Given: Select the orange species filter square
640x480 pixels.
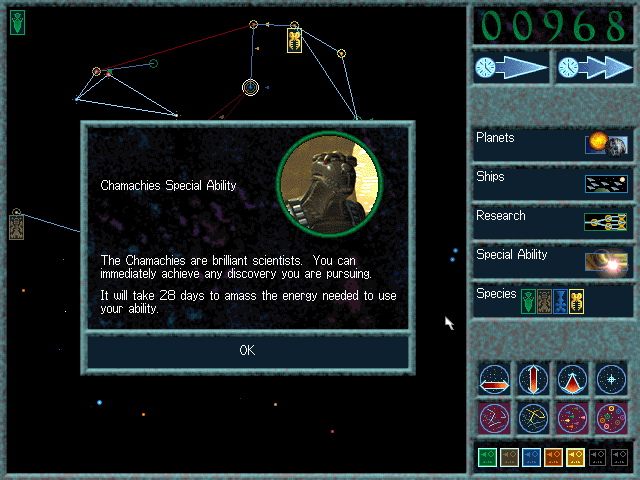Looking at the screenshot, I should [554, 457].
